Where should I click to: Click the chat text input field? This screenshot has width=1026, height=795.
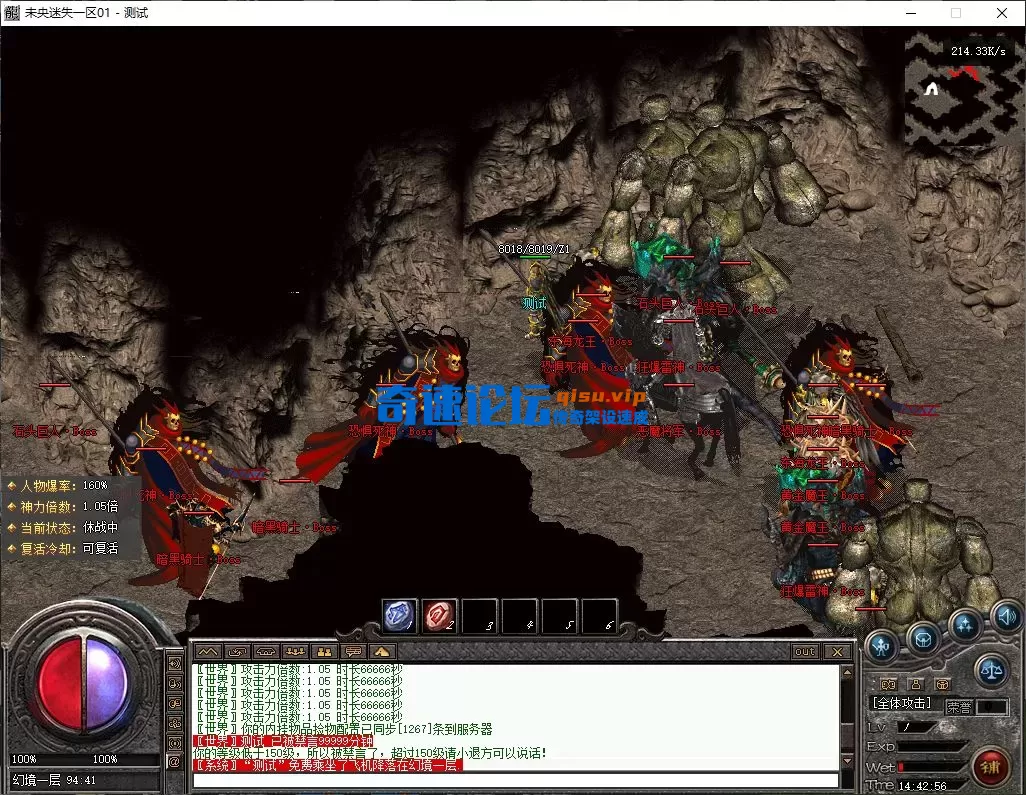point(515,780)
